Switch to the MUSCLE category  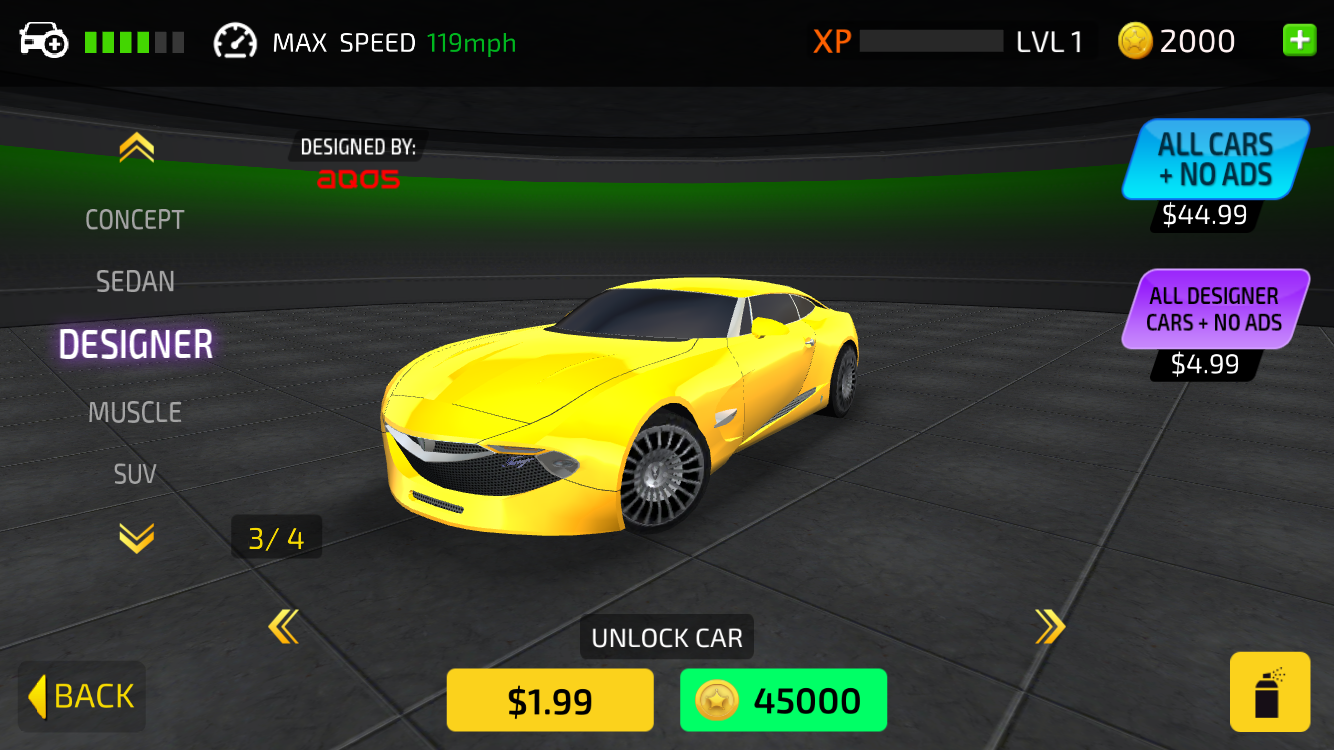(x=135, y=412)
